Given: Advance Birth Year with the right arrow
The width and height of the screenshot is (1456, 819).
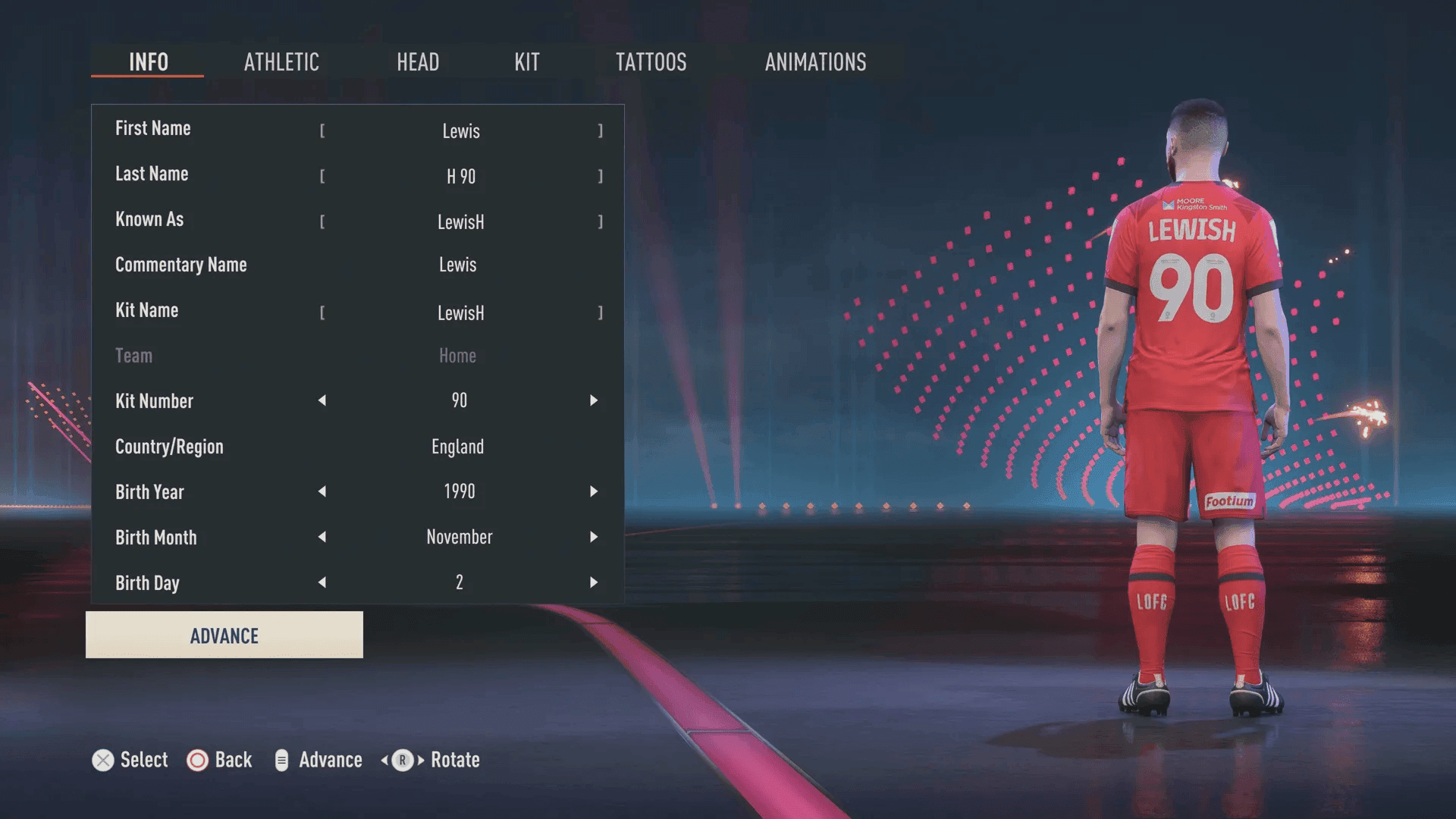Looking at the screenshot, I should [594, 491].
